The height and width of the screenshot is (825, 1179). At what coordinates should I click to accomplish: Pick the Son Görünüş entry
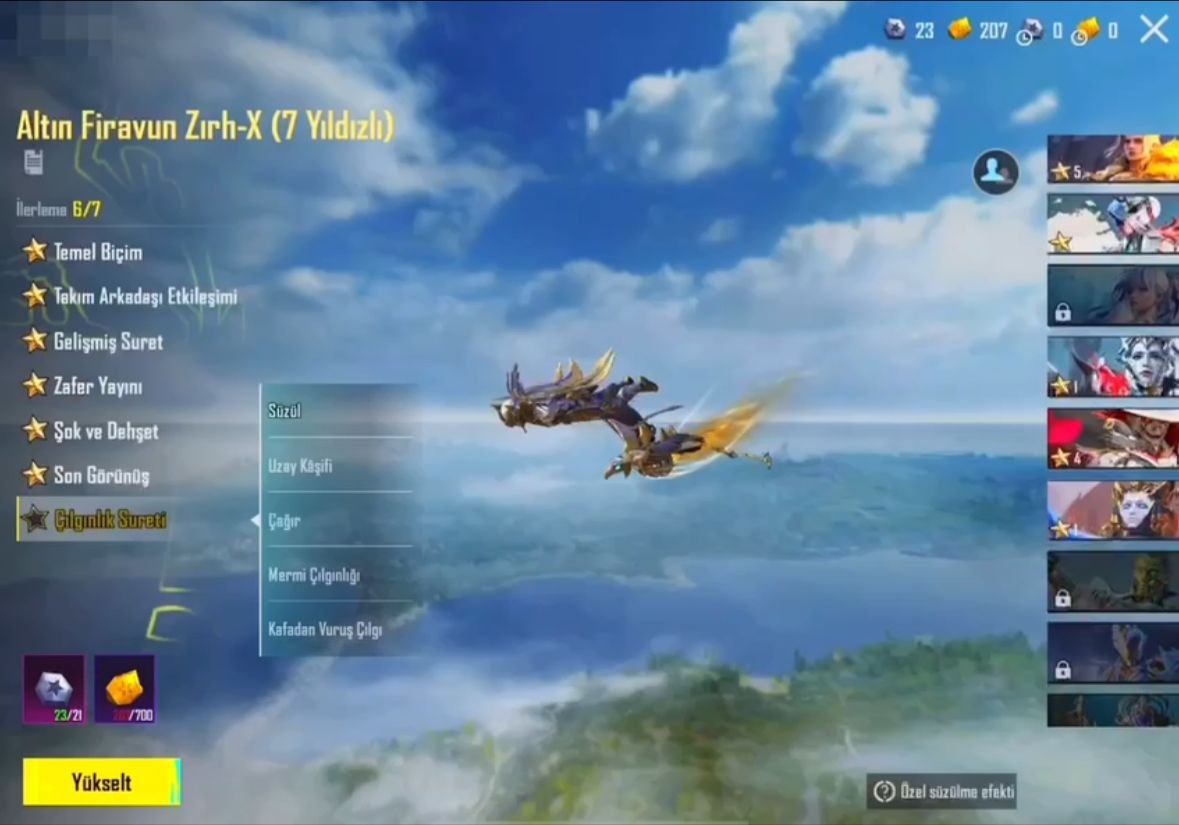pos(100,475)
